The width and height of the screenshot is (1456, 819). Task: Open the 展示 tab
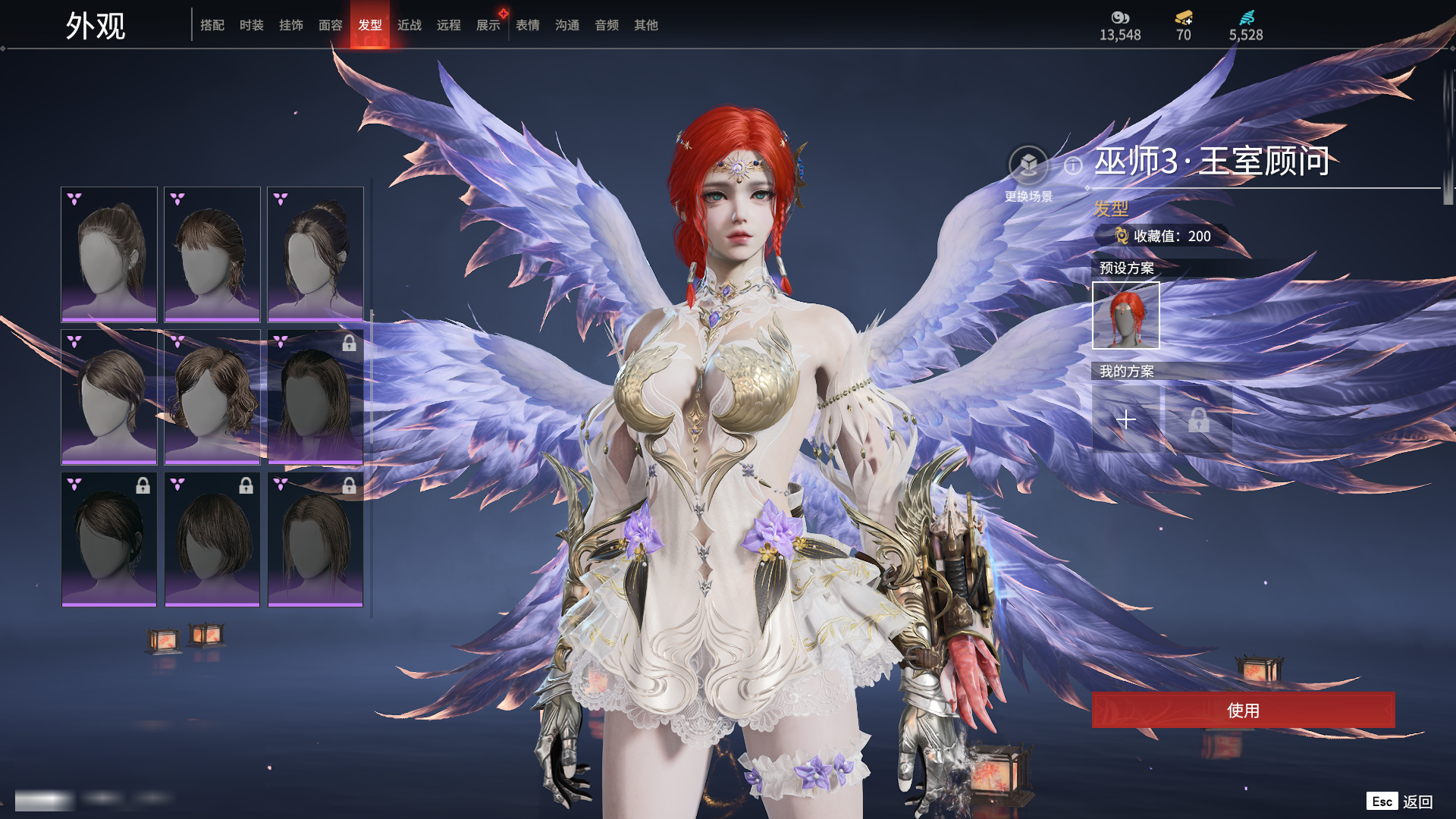pos(488,25)
